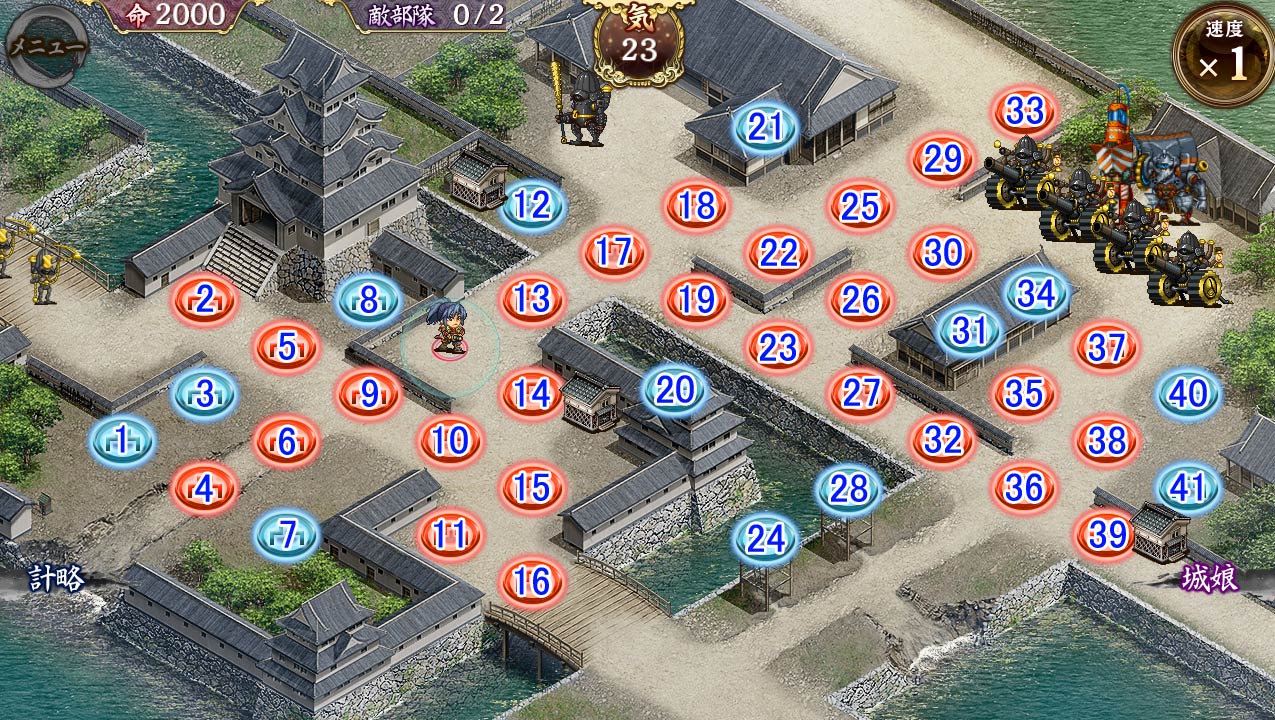Screen dimensions: 1275x720
Task: Pick blue deployment tile 12
Action: [x=532, y=206]
